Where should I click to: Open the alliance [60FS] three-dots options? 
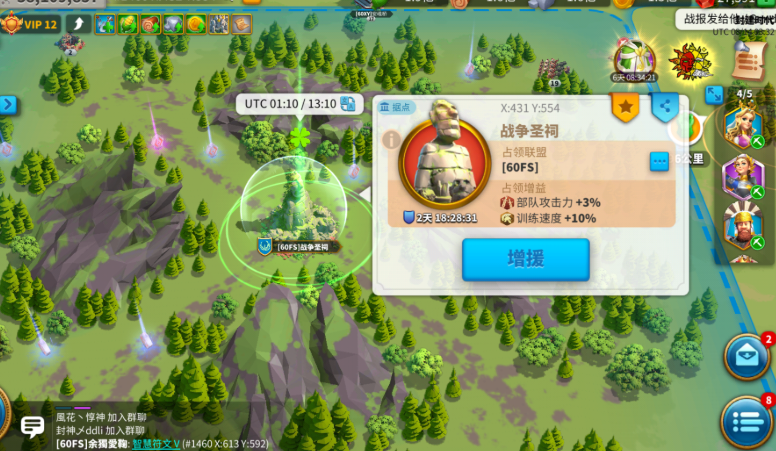pos(659,161)
